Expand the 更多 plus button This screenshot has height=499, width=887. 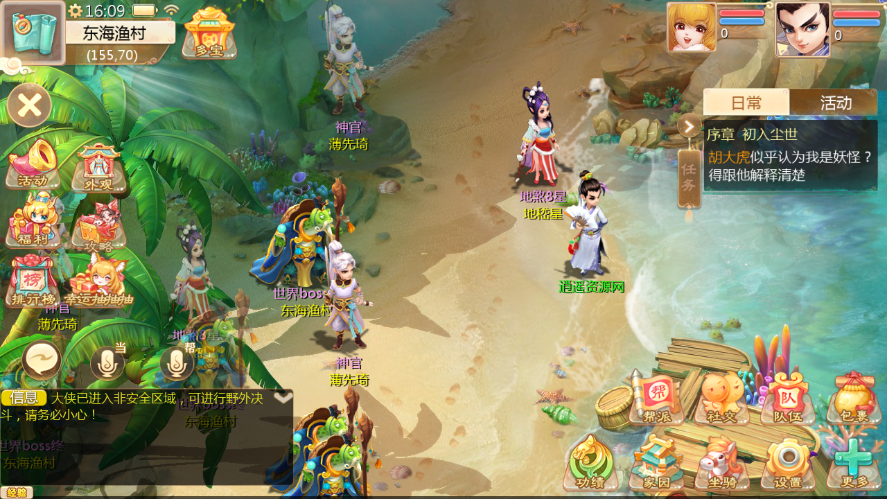point(854,463)
